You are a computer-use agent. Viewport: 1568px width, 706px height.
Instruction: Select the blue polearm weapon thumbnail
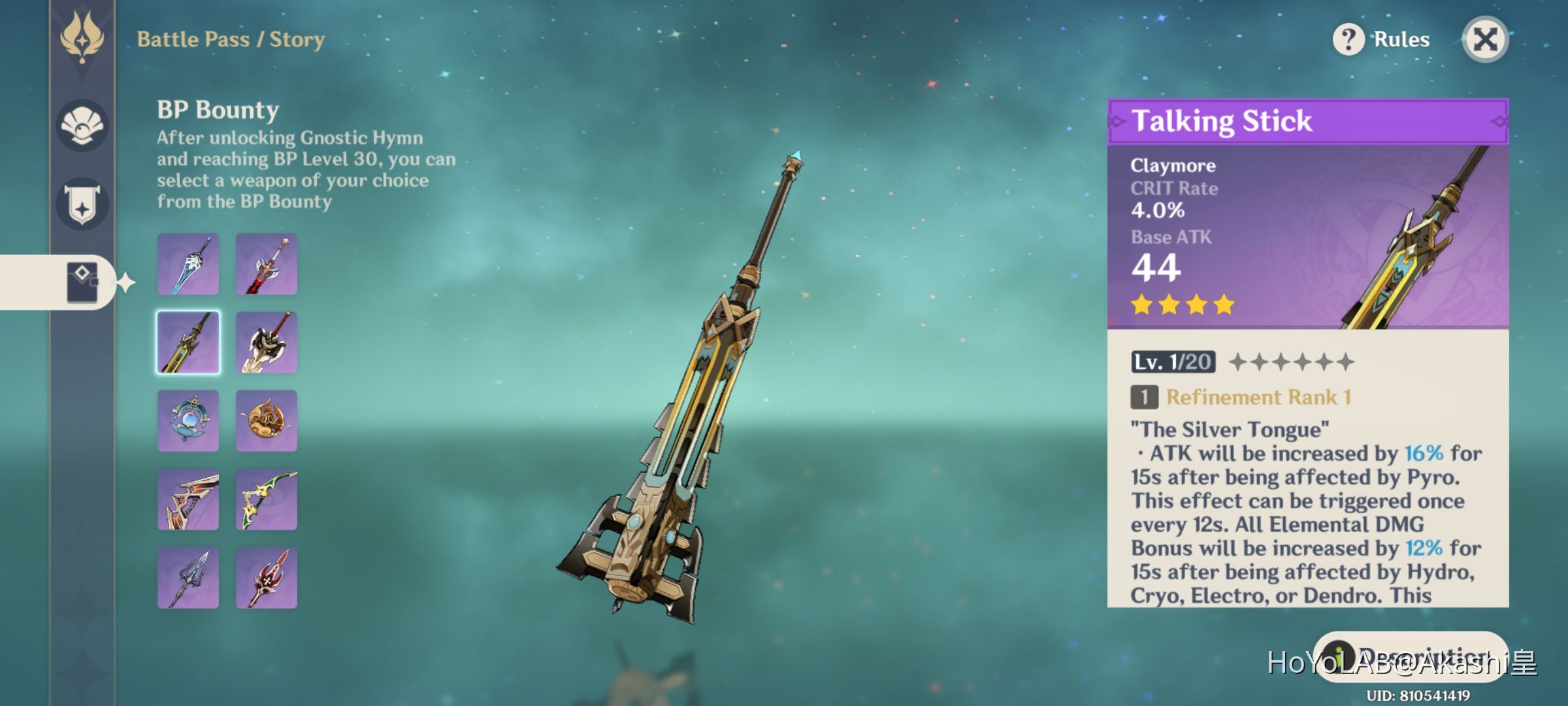pos(188,579)
